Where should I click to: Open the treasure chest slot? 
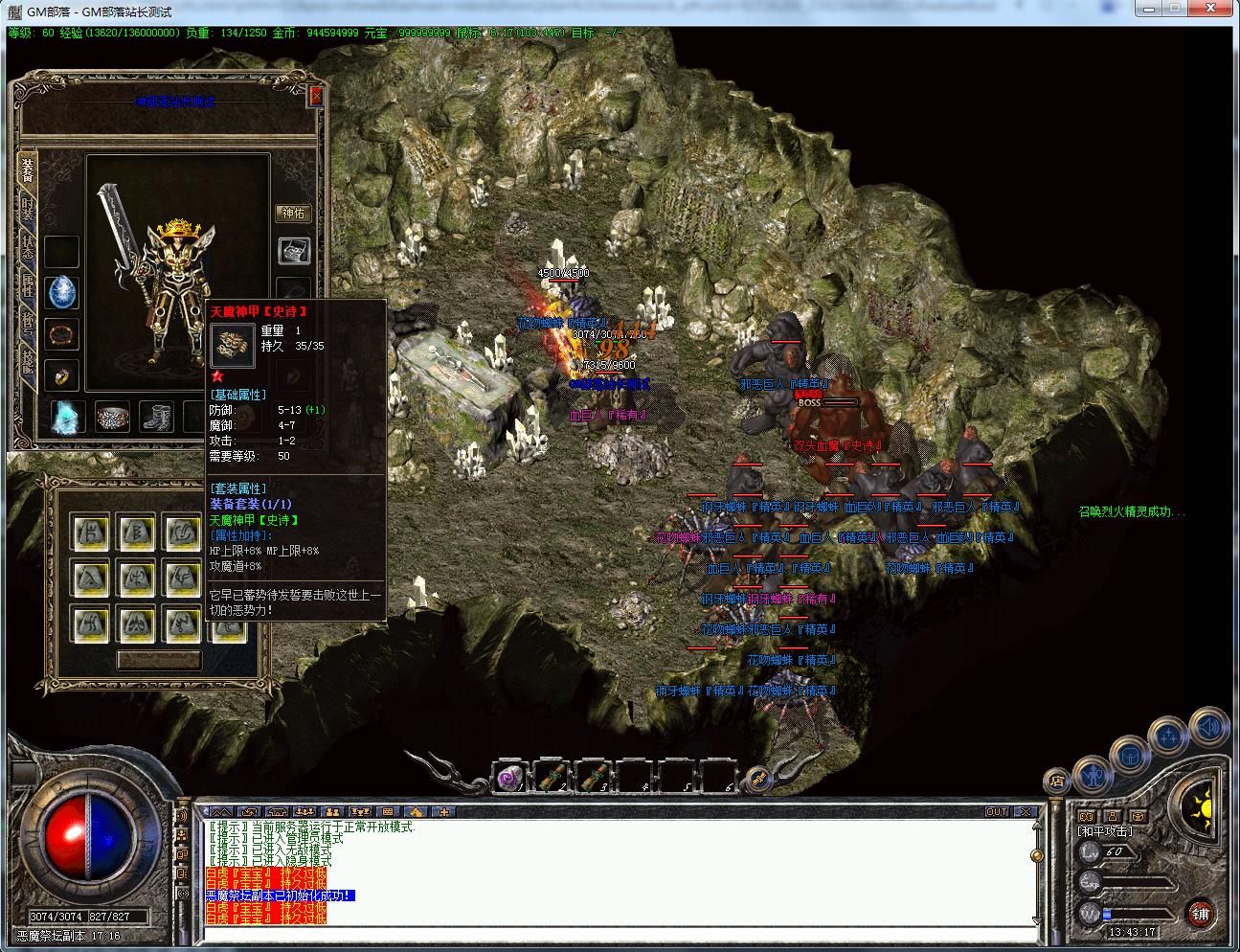tap(293, 251)
